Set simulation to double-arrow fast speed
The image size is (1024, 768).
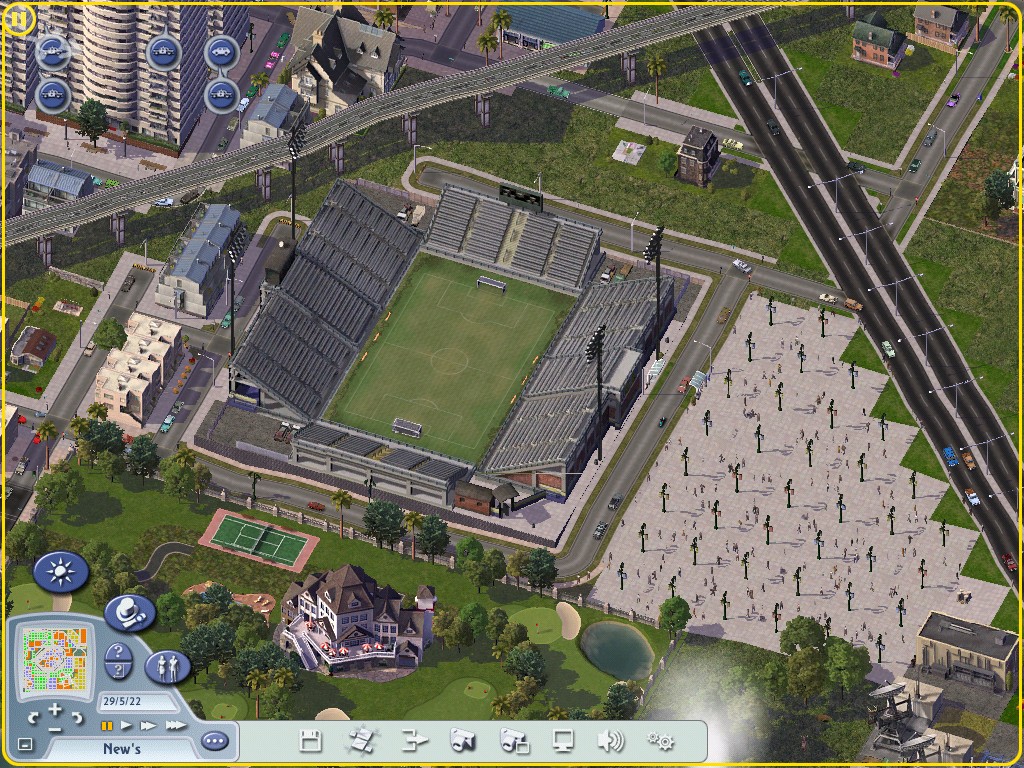coord(149,725)
